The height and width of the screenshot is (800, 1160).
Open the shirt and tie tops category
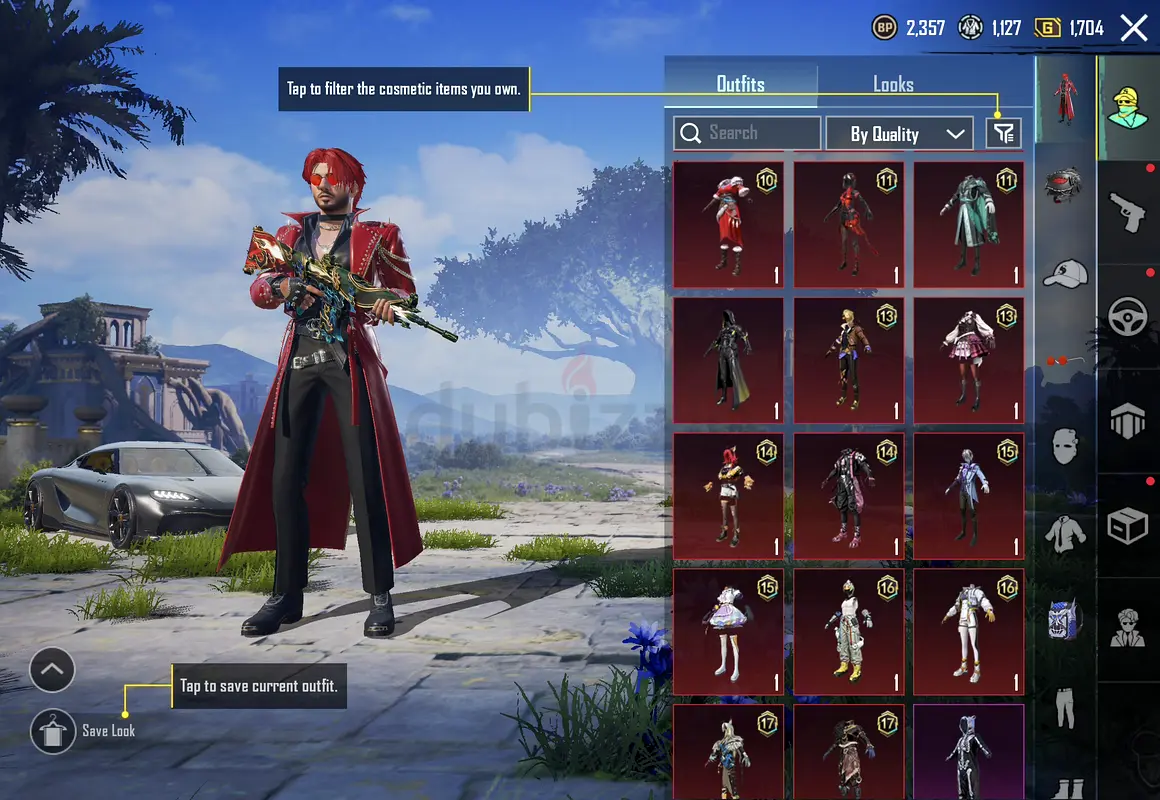pos(1065,532)
